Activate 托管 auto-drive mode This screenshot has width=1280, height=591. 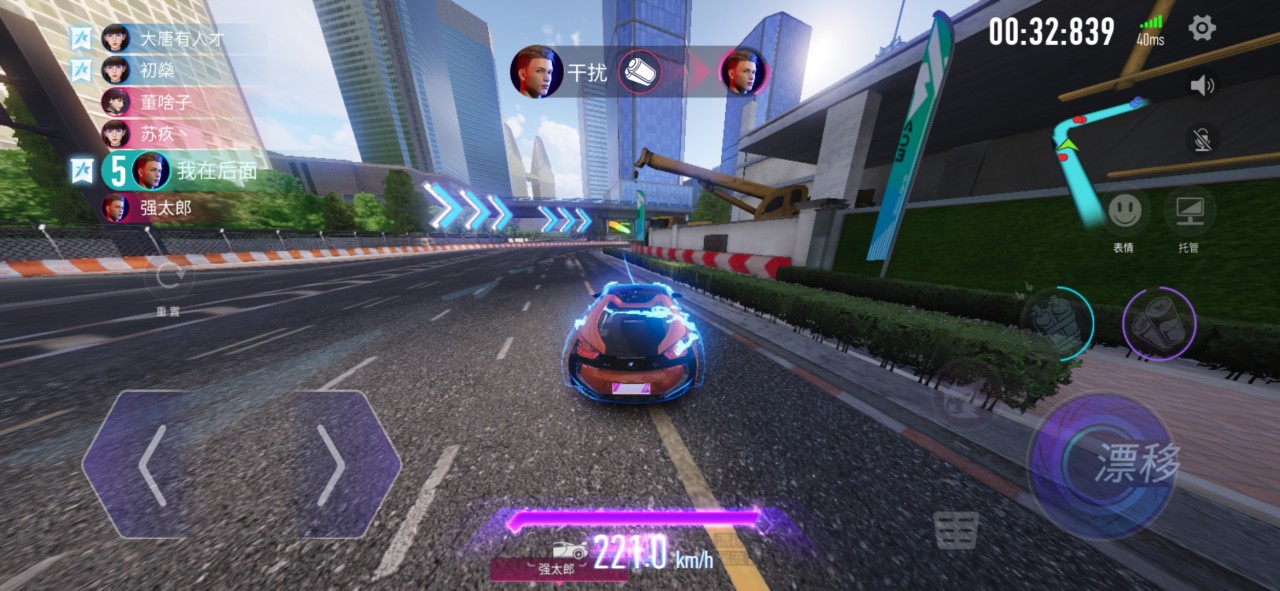point(1189,211)
